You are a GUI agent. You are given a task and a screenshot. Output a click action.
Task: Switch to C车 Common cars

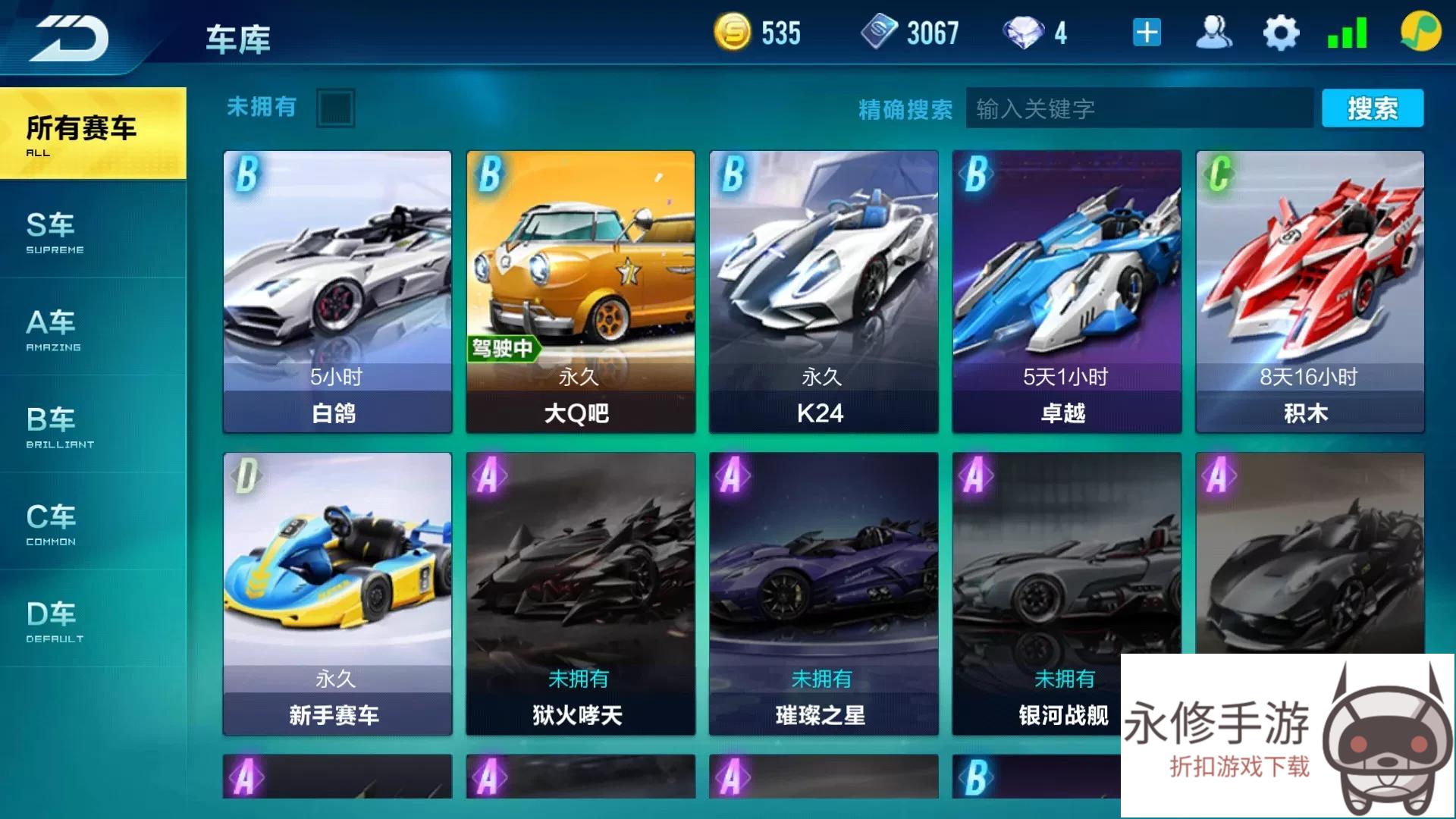(93, 522)
